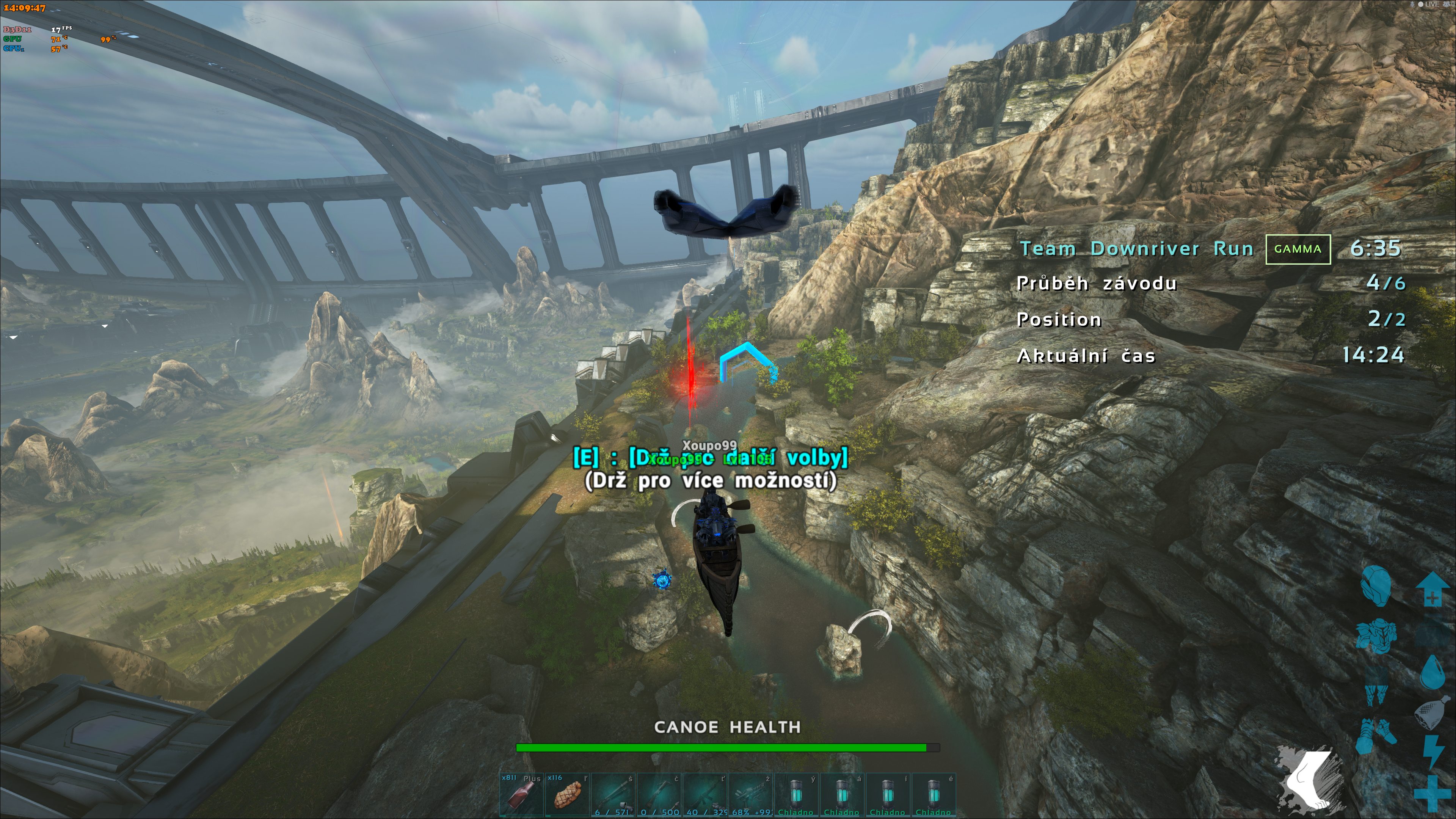Select the cooked meat hotbar slot
The width and height of the screenshot is (1456, 819).
pos(567,795)
